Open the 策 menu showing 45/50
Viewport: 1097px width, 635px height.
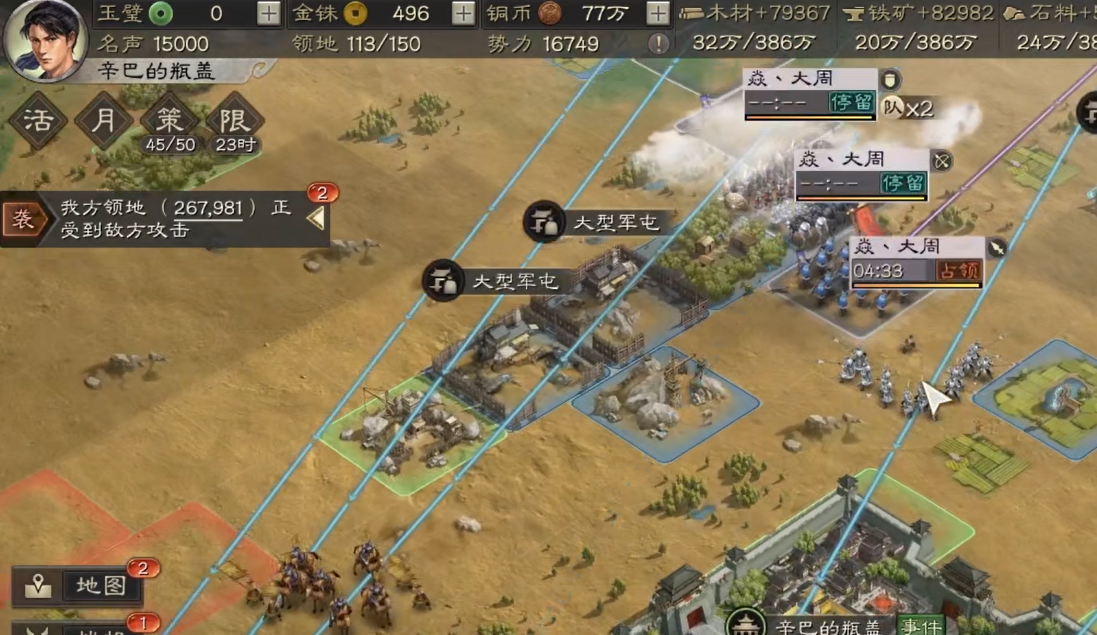point(170,124)
